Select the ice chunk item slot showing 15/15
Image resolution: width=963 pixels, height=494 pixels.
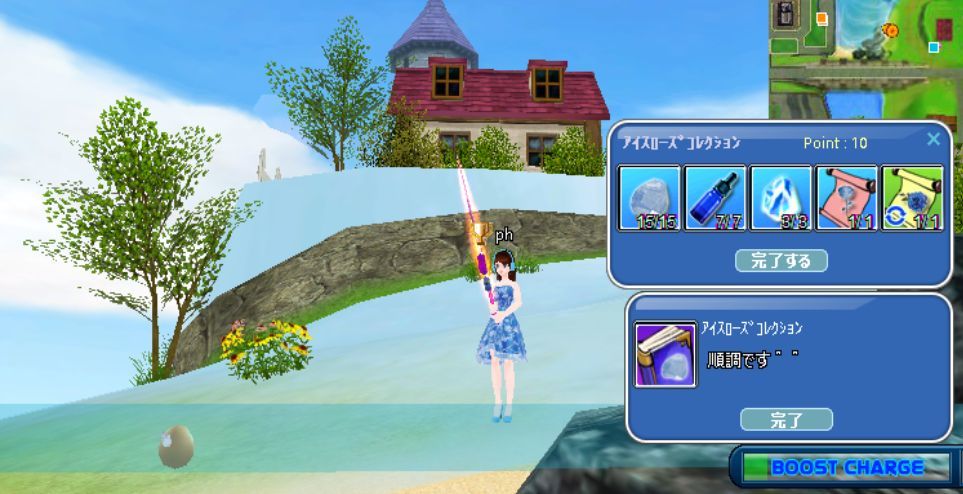[x=650, y=197]
